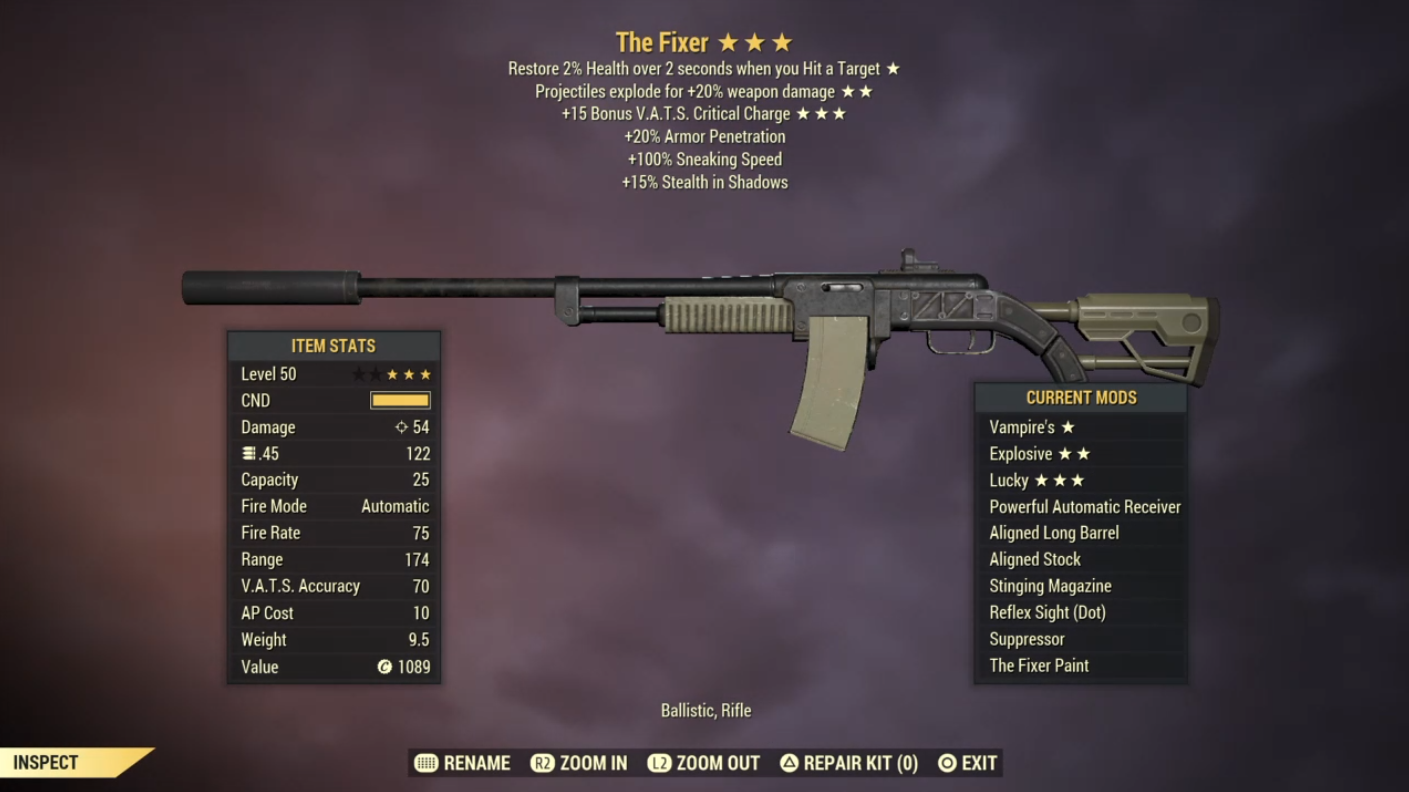Open the Fire Mode Automatic selector

click(x=394, y=506)
